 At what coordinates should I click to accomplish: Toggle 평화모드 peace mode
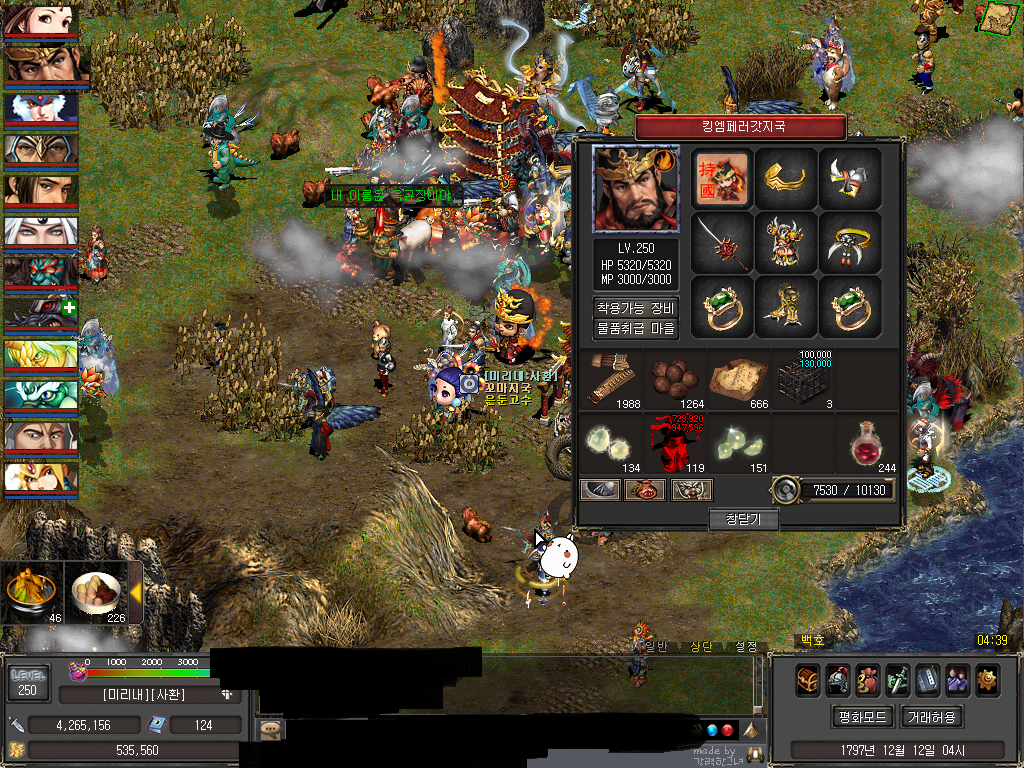point(861,717)
